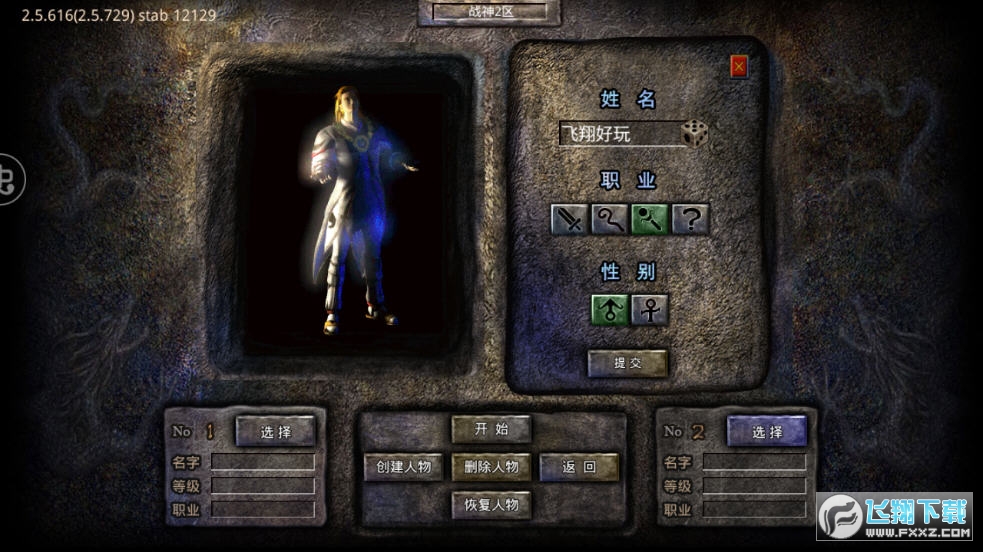Click 创建人物 to create character
983x552 pixels.
[403, 467]
